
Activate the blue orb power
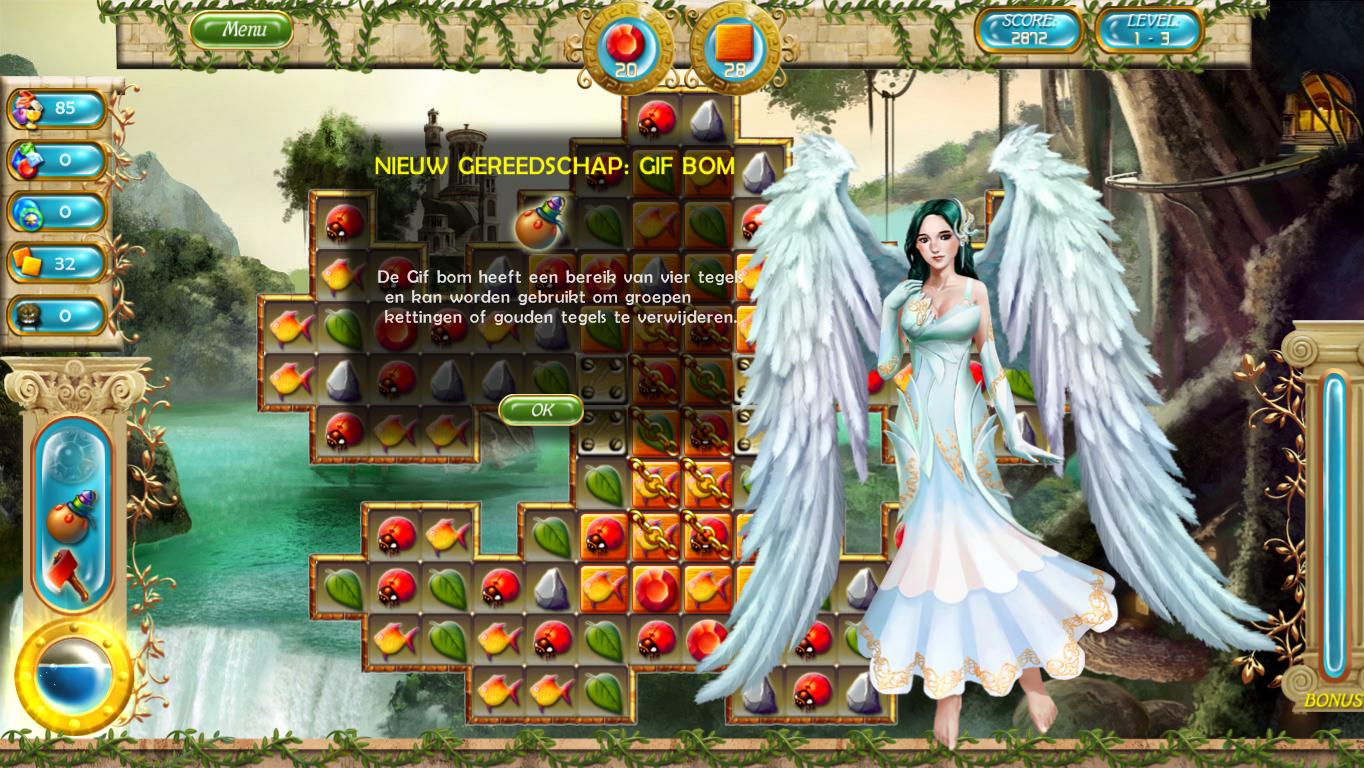click(x=74, y=677)
